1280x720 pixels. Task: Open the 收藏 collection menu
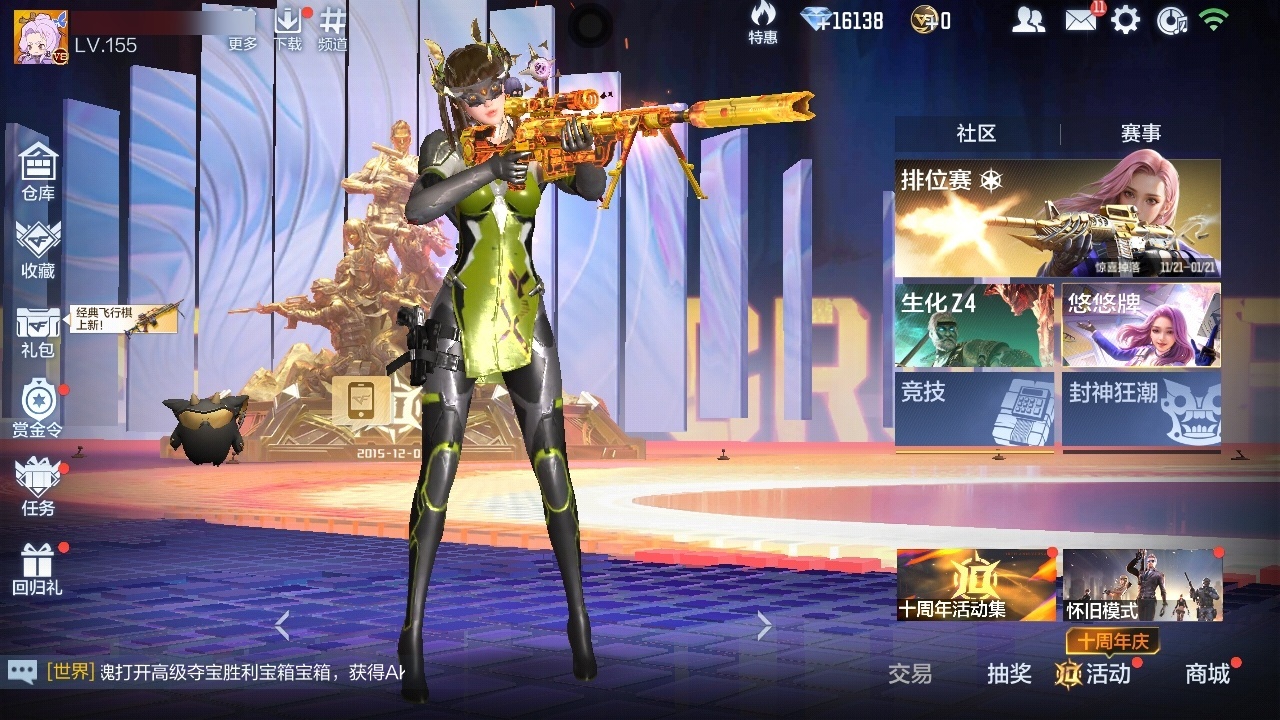pyautogui.click(x=38, y=250)
